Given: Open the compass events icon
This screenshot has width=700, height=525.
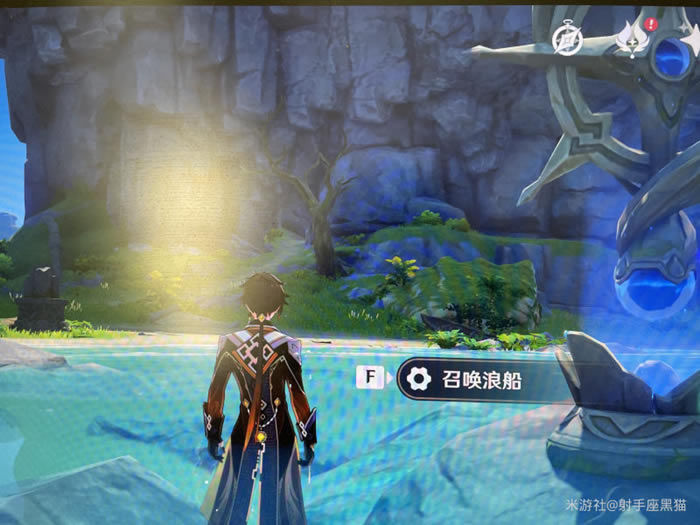Looking at the screenshot, I should (x=566, y=39).
